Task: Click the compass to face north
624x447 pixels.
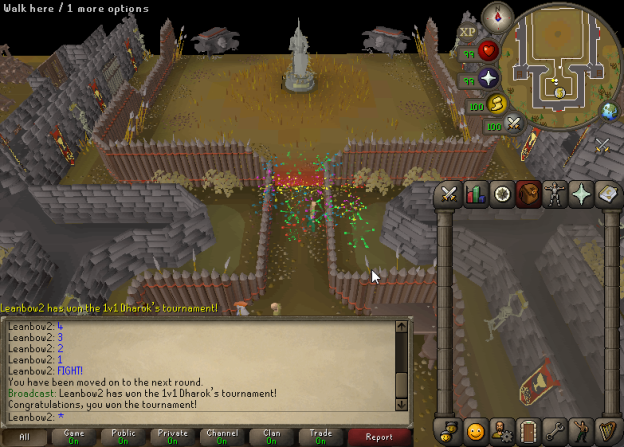Action: (497, 17)
